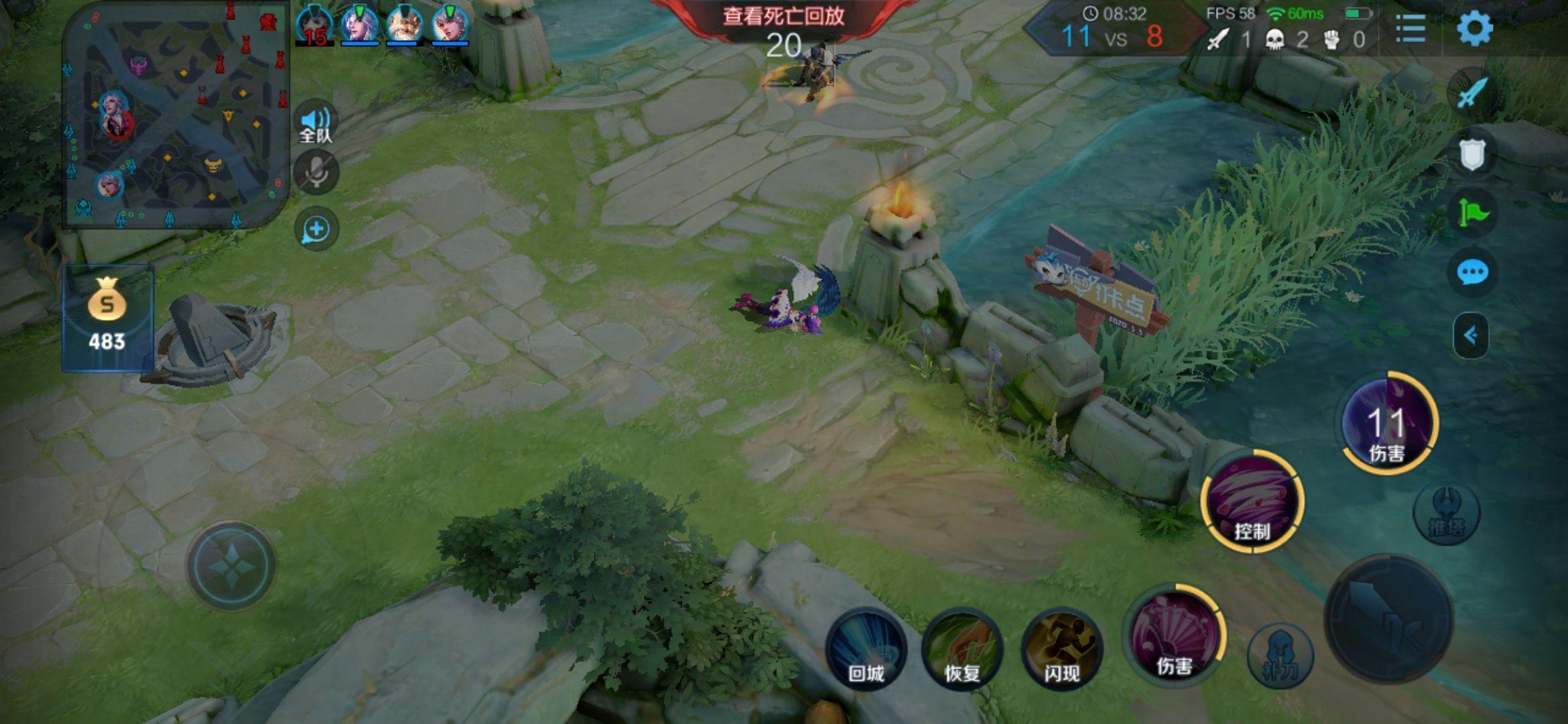Activate the 恢复 heal ability
The image size is (1568, 724).
point(962,649)
